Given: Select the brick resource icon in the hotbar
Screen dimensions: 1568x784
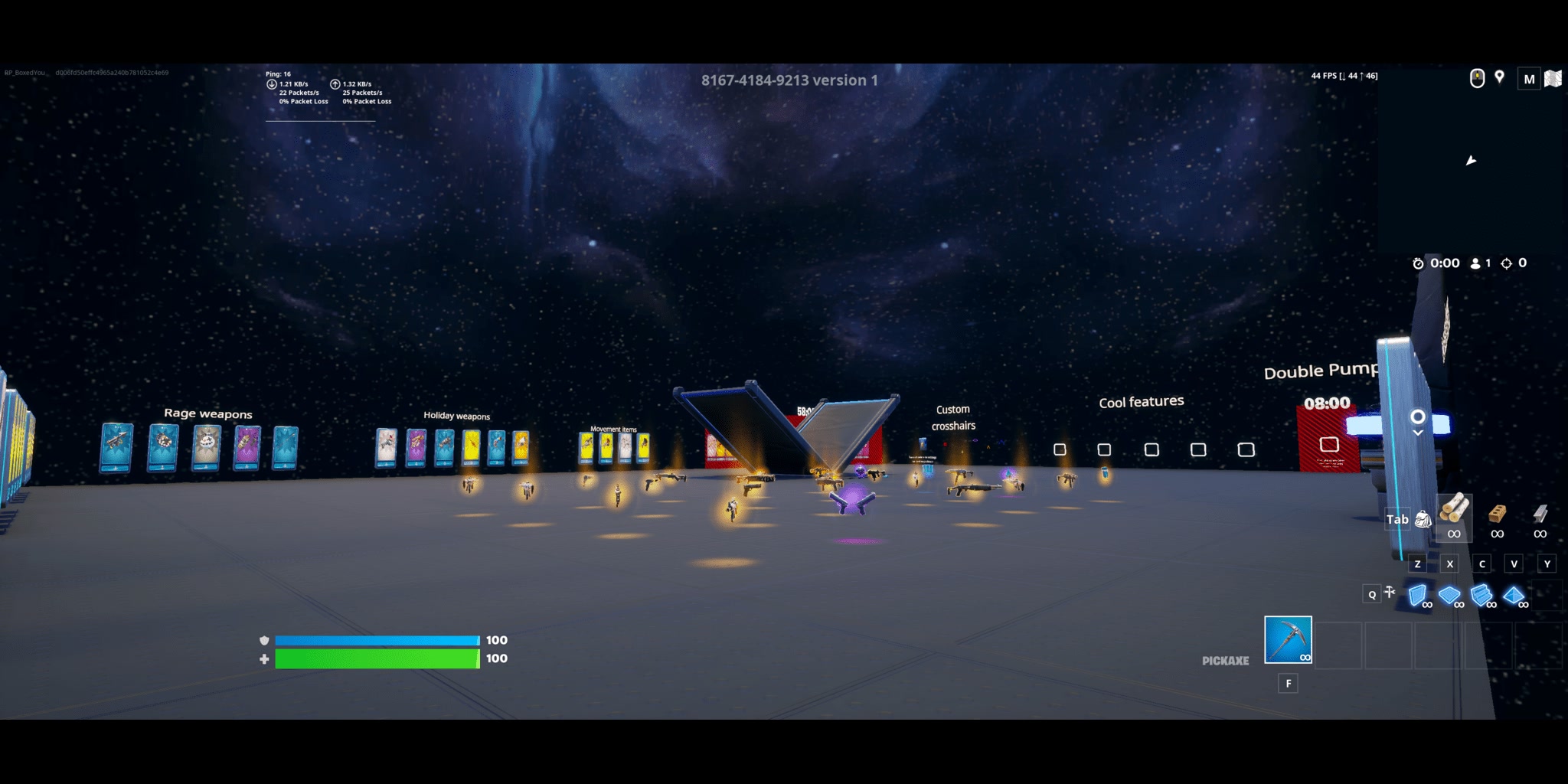Looking at the screenshot, I should pyautogui.click(x=1498, y=514).
